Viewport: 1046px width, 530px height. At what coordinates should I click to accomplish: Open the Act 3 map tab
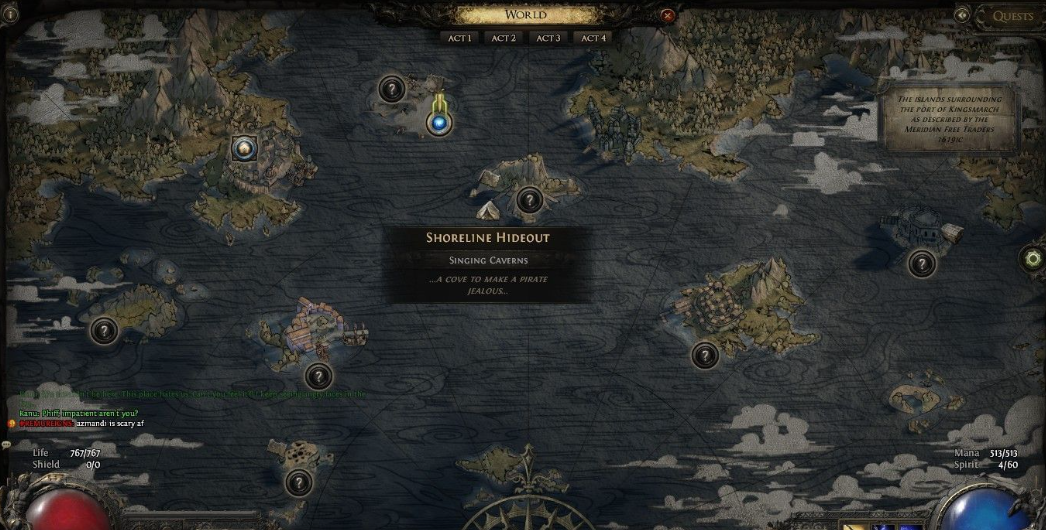[548, 38]
